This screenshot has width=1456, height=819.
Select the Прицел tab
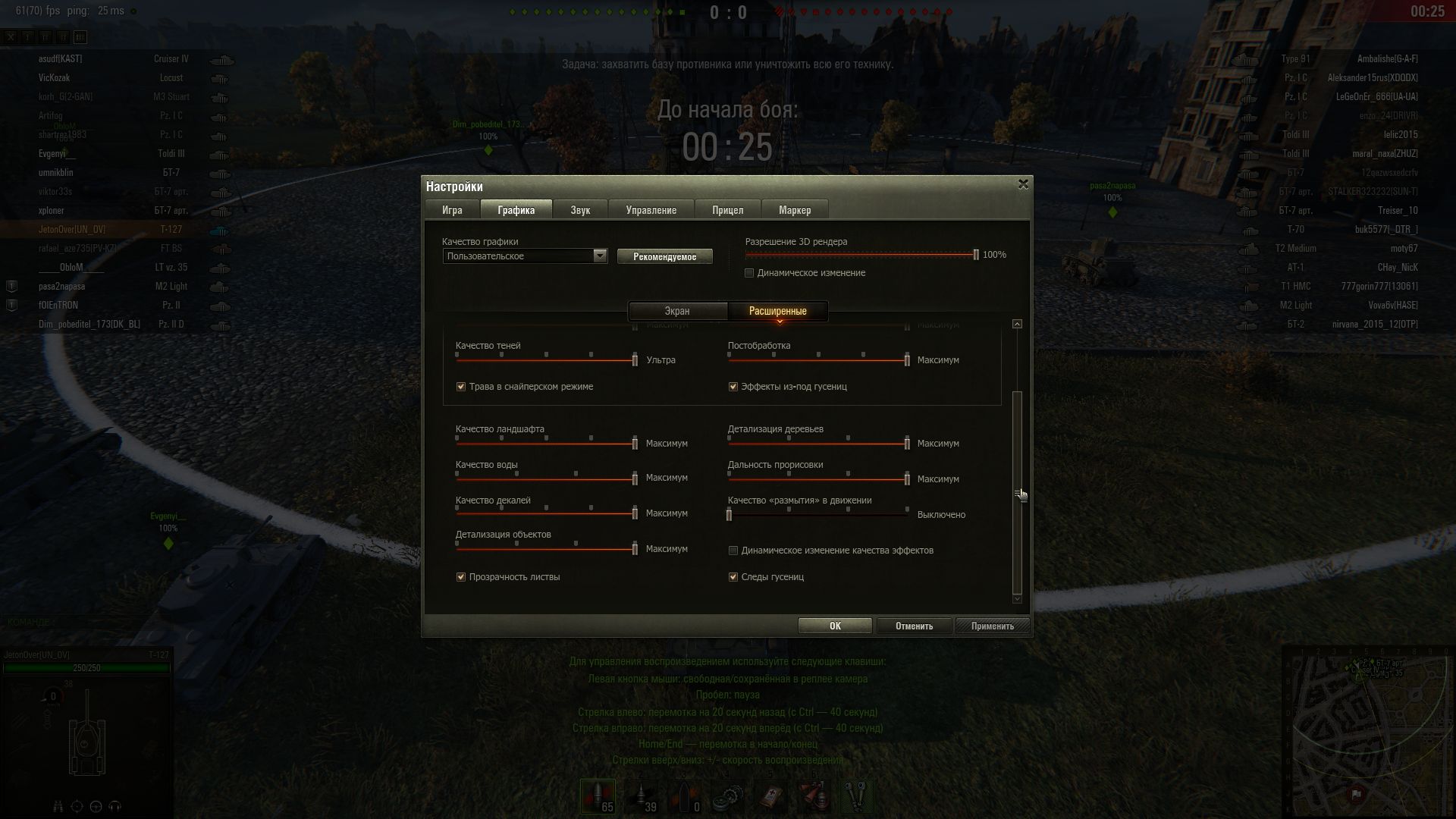727,210
